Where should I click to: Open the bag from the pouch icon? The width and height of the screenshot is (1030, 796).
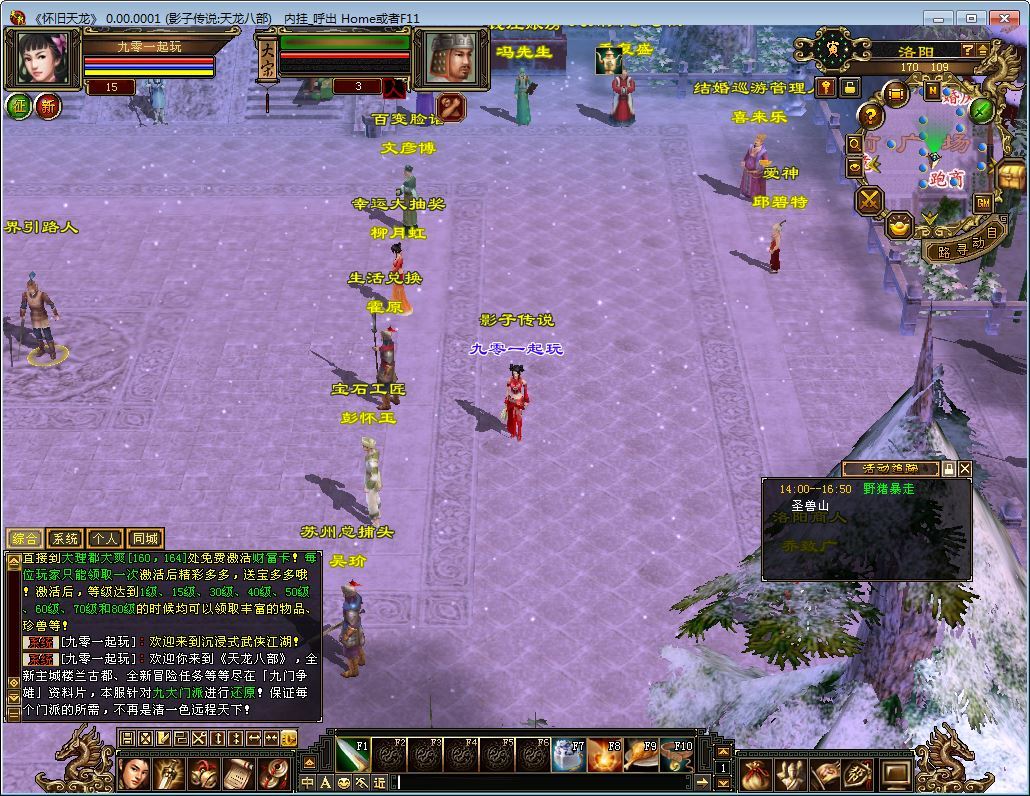click(757, 774)
